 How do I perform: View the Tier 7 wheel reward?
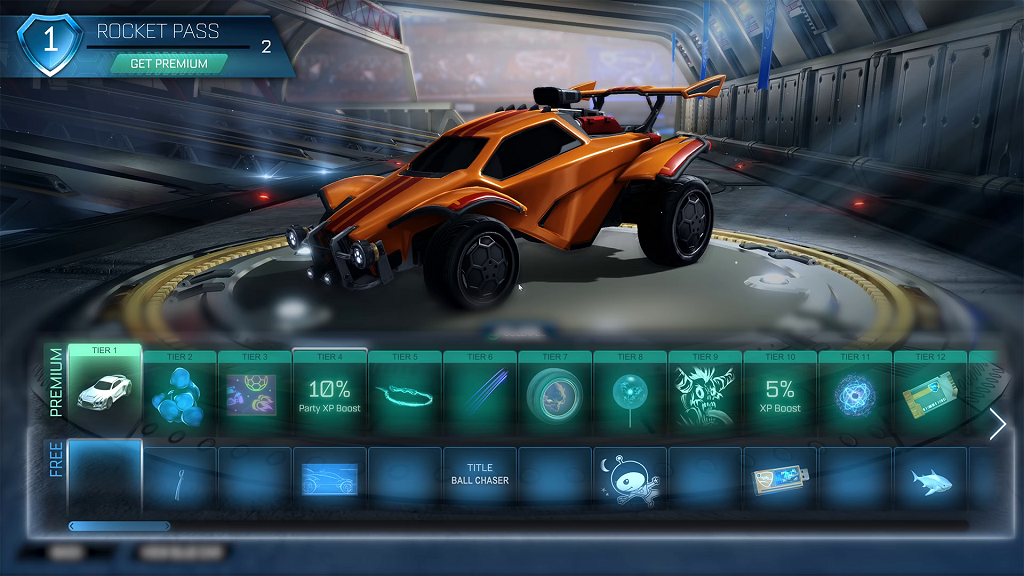point(555,393)
